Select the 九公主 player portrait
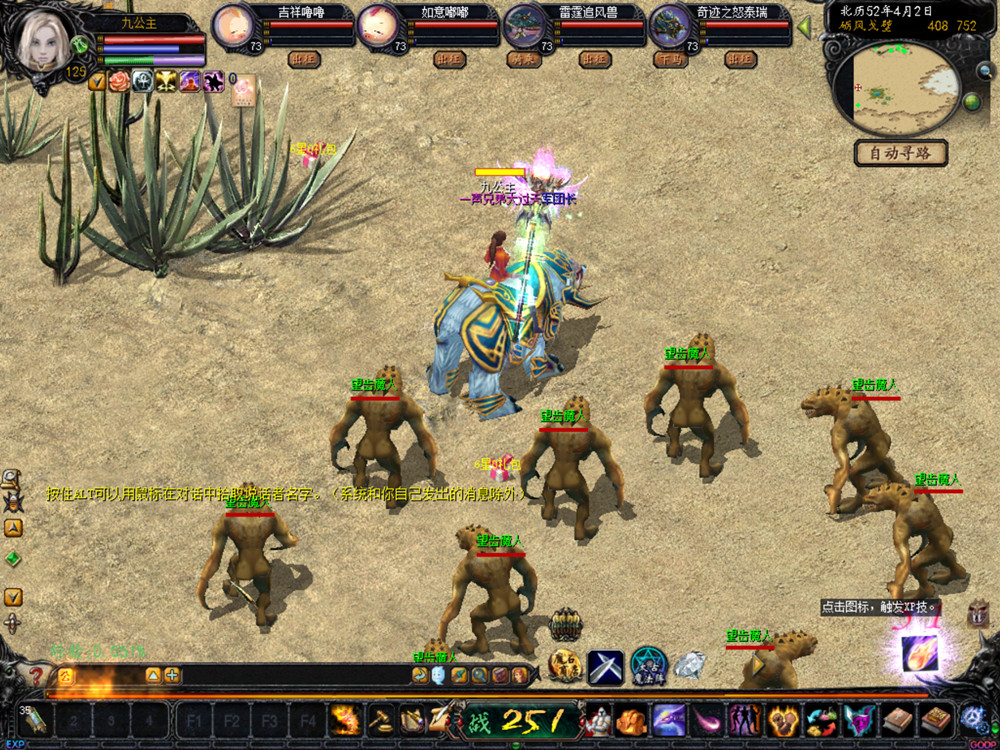Image resolution: width=1000 pixels, height=750 pixels. (45, 40)
